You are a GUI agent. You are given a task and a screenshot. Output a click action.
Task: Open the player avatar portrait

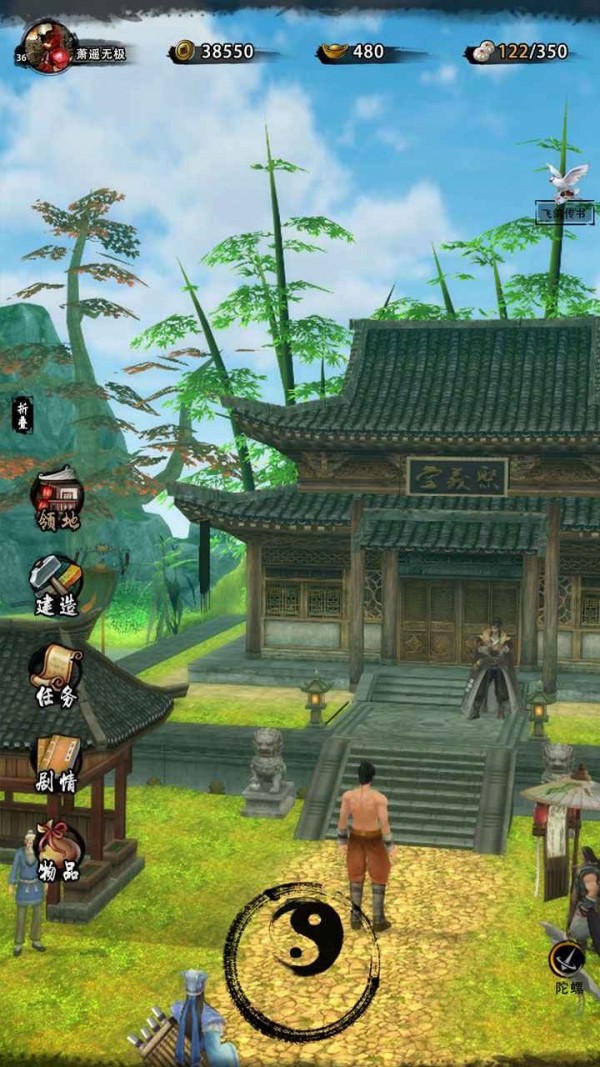point(47,46)
